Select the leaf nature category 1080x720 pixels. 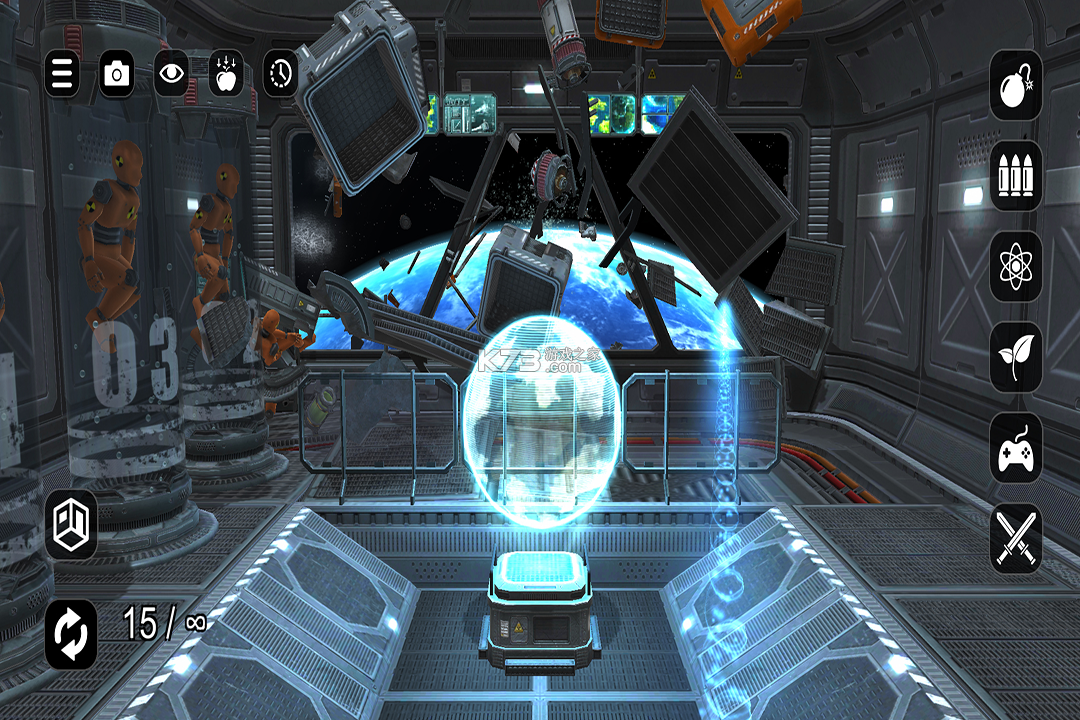(1016, 357)
